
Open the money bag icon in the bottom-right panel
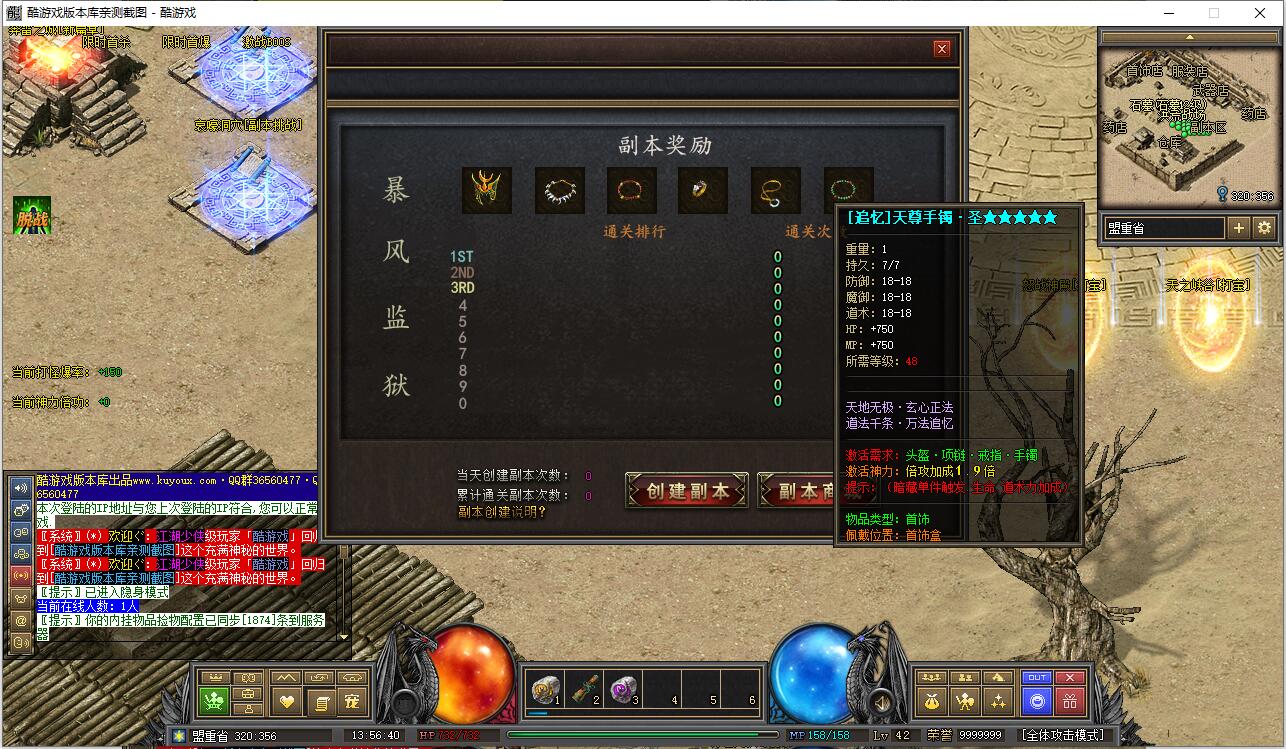[932, 701]
